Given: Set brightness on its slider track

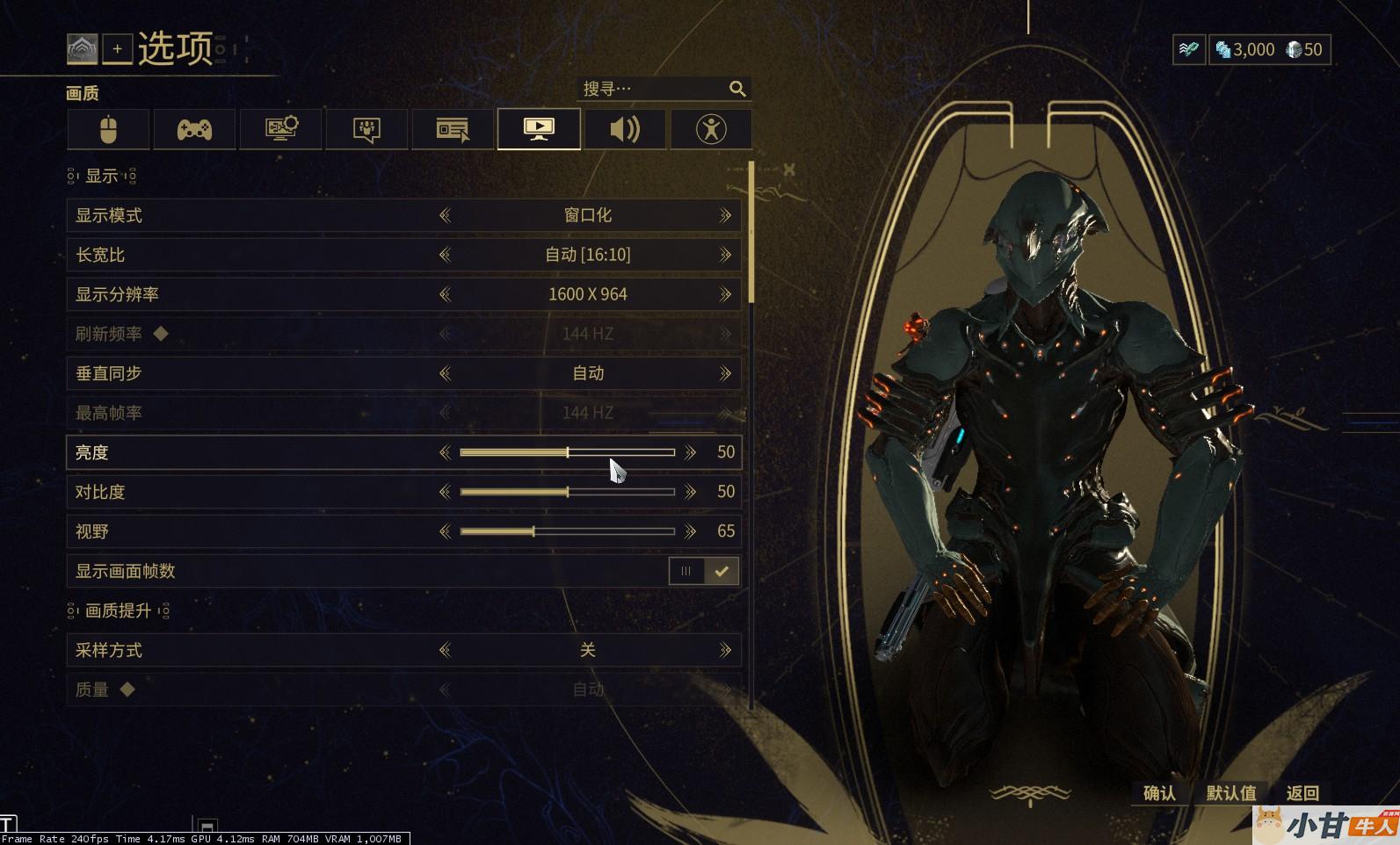Looking at the screenshot, I should tap(567, 452).
